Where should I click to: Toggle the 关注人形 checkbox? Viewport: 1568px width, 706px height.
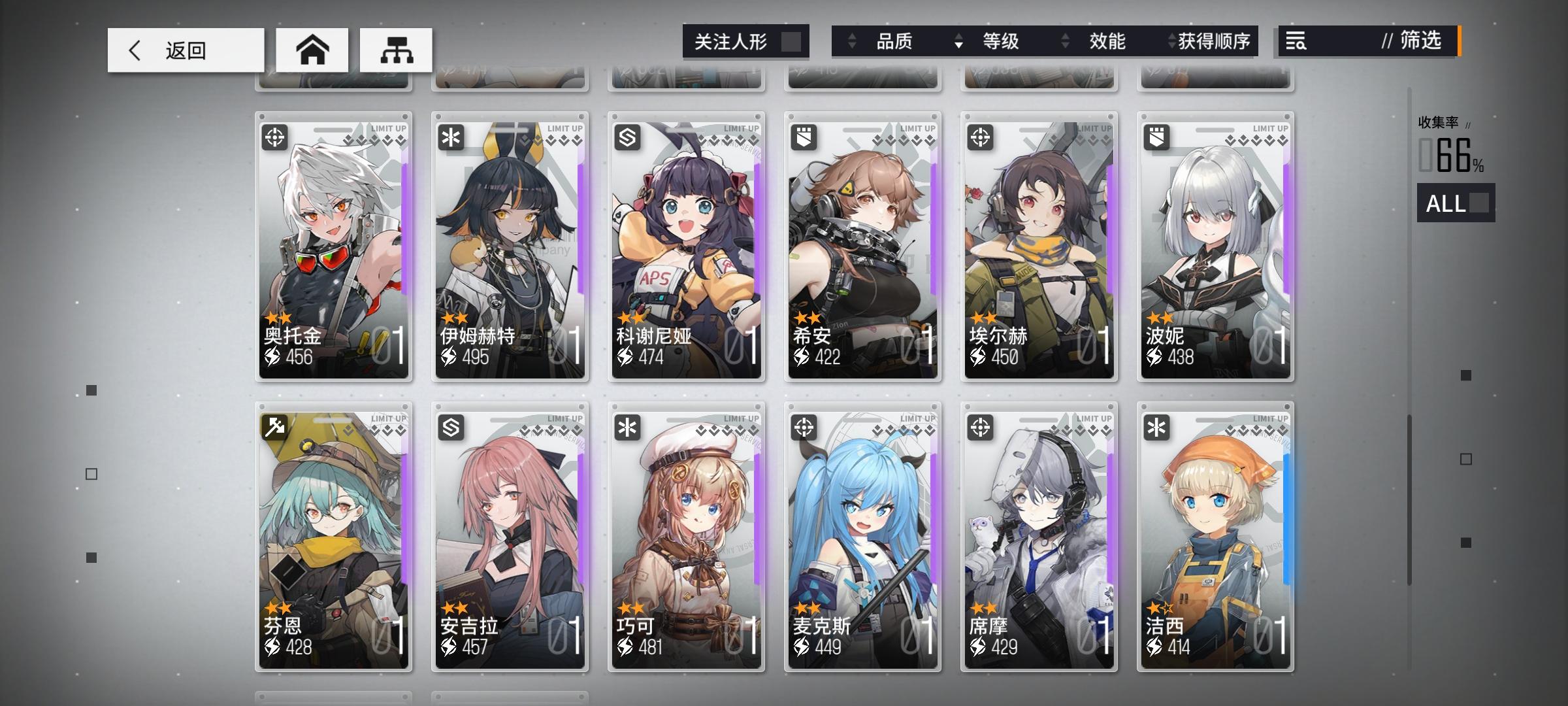tap(792, 41)
